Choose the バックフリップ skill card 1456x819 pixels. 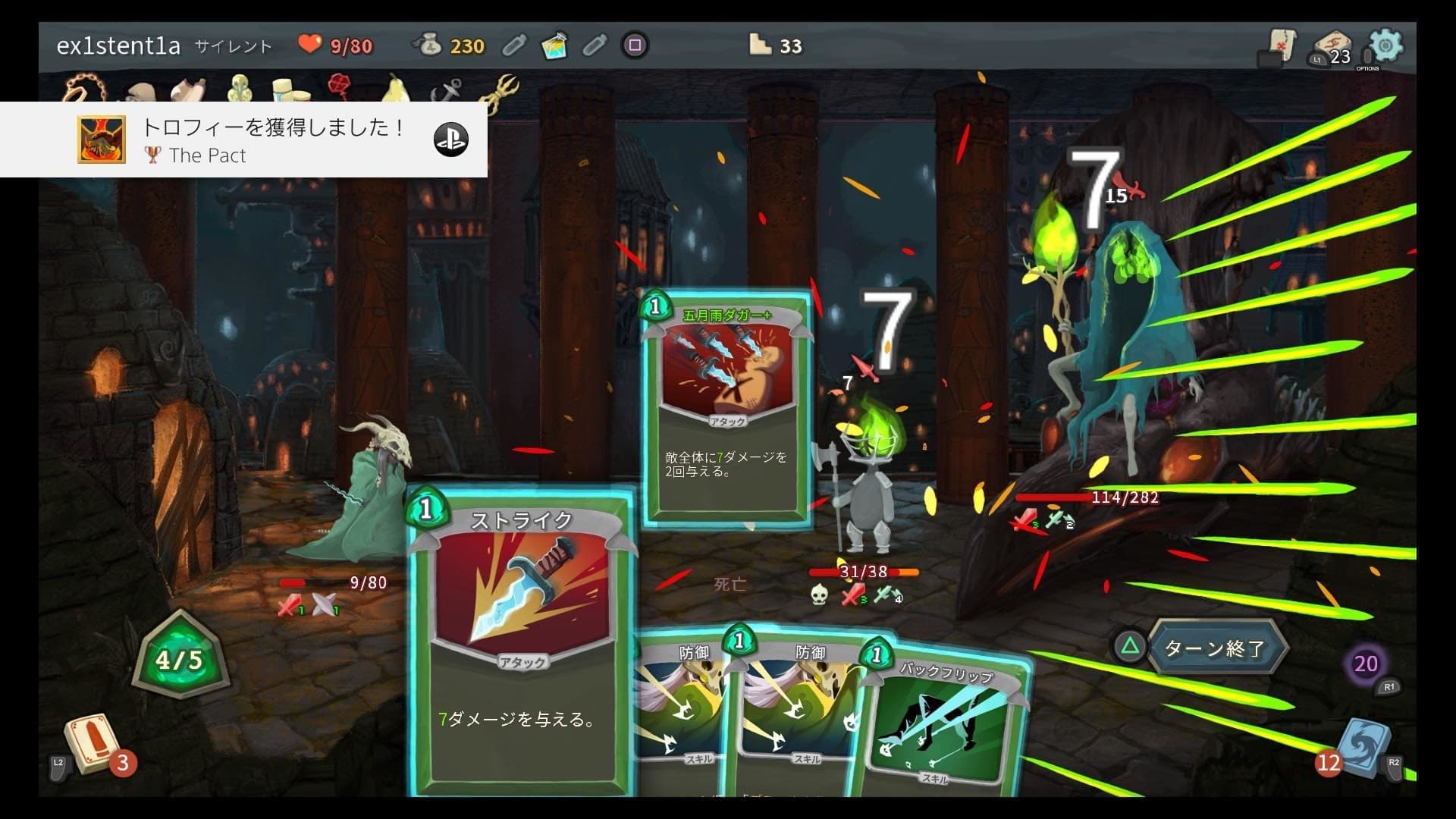click(944, 720)
